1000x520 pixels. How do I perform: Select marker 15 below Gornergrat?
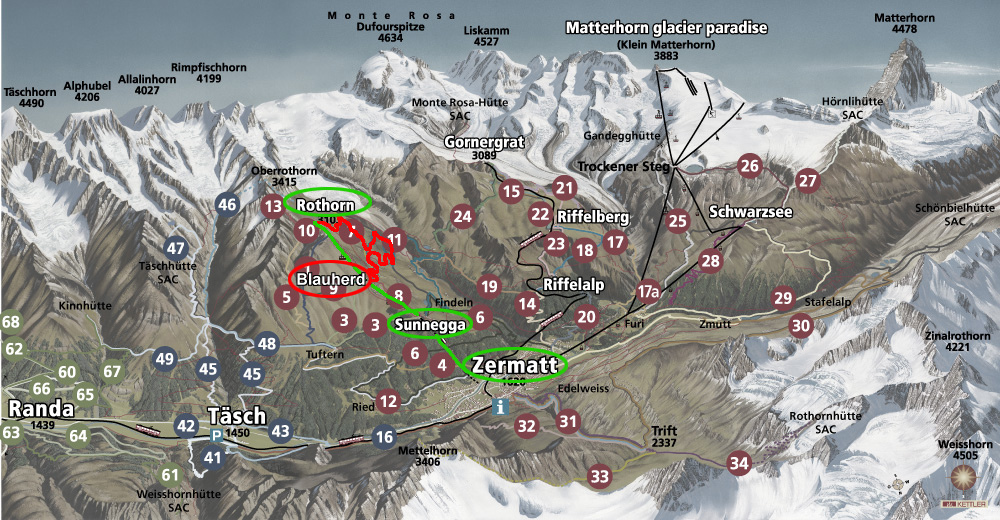coord(512,190)
